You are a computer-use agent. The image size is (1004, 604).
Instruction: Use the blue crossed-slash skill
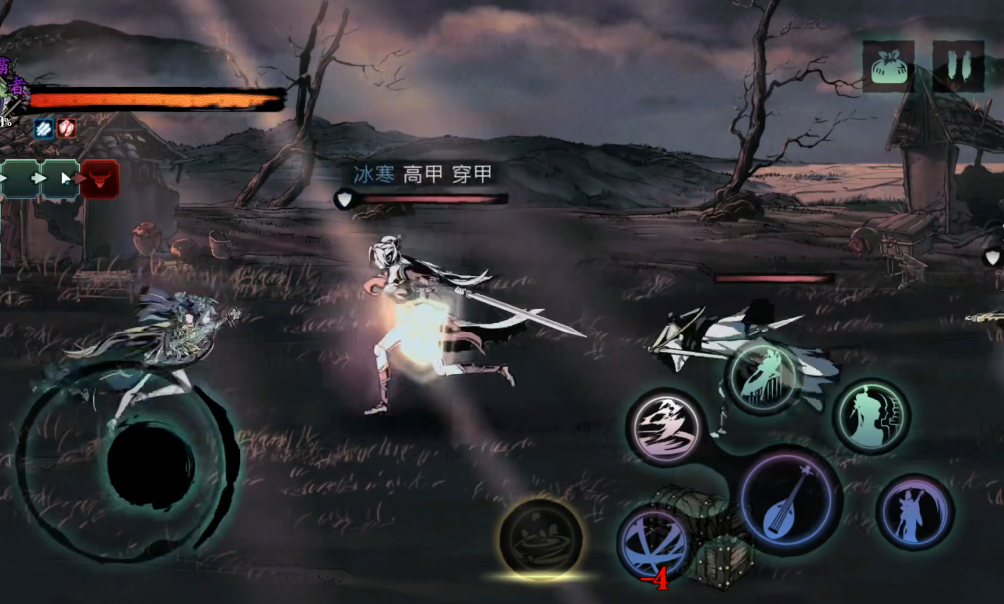[653, 545]
